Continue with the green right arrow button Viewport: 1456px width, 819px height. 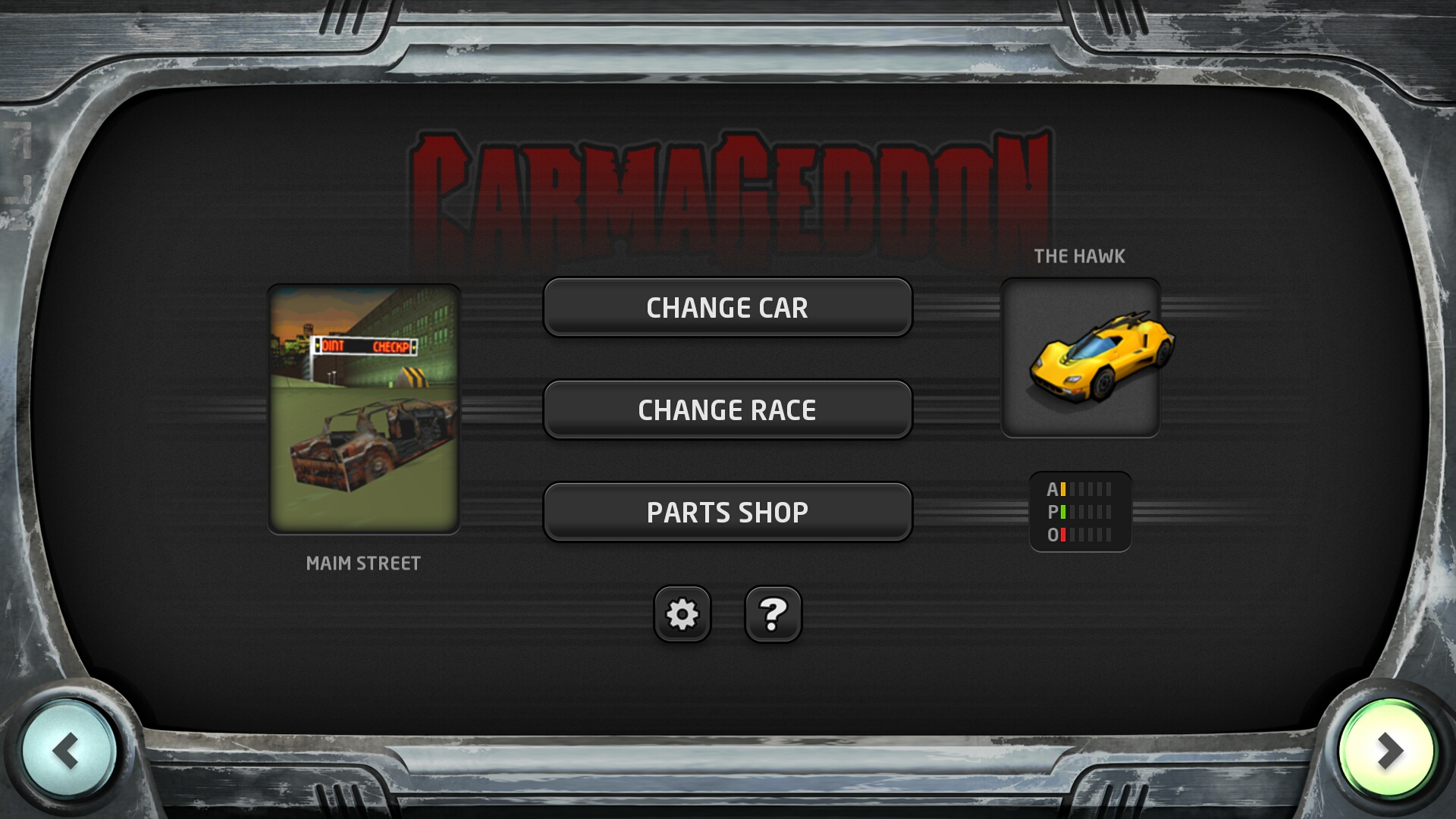coord(1387,751)
